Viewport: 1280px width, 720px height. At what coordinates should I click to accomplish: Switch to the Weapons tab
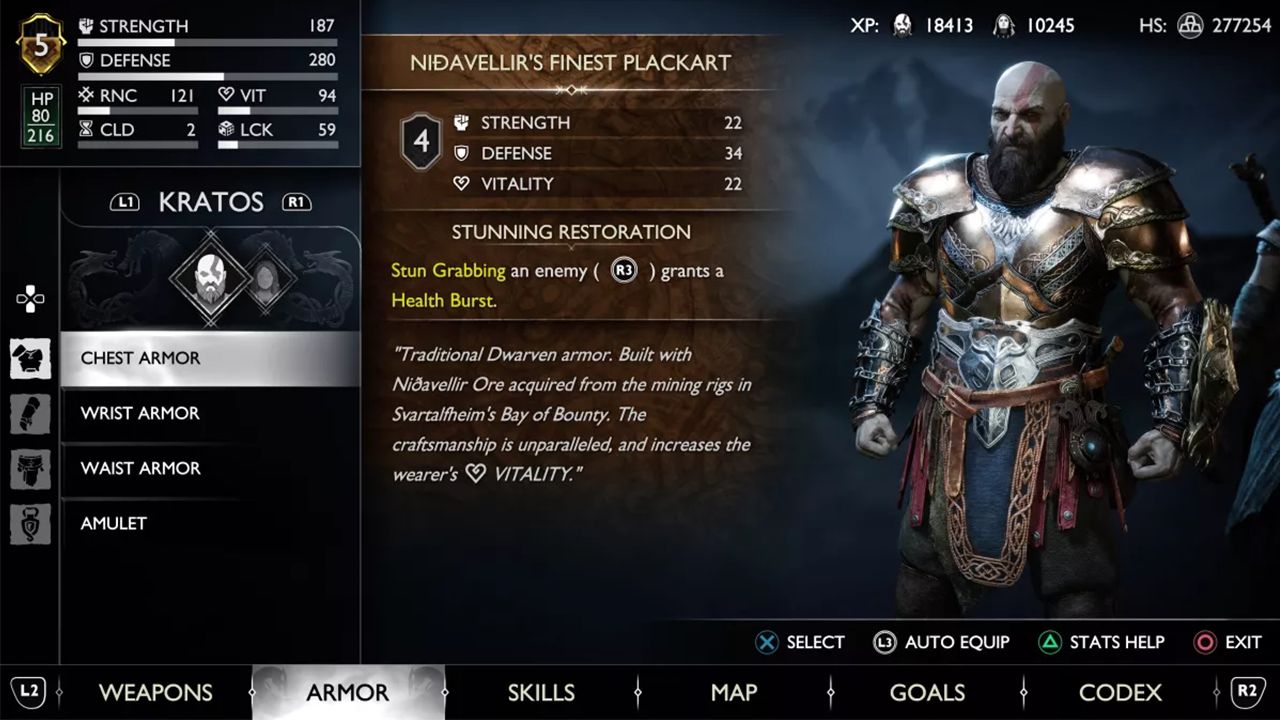[155, 692]
